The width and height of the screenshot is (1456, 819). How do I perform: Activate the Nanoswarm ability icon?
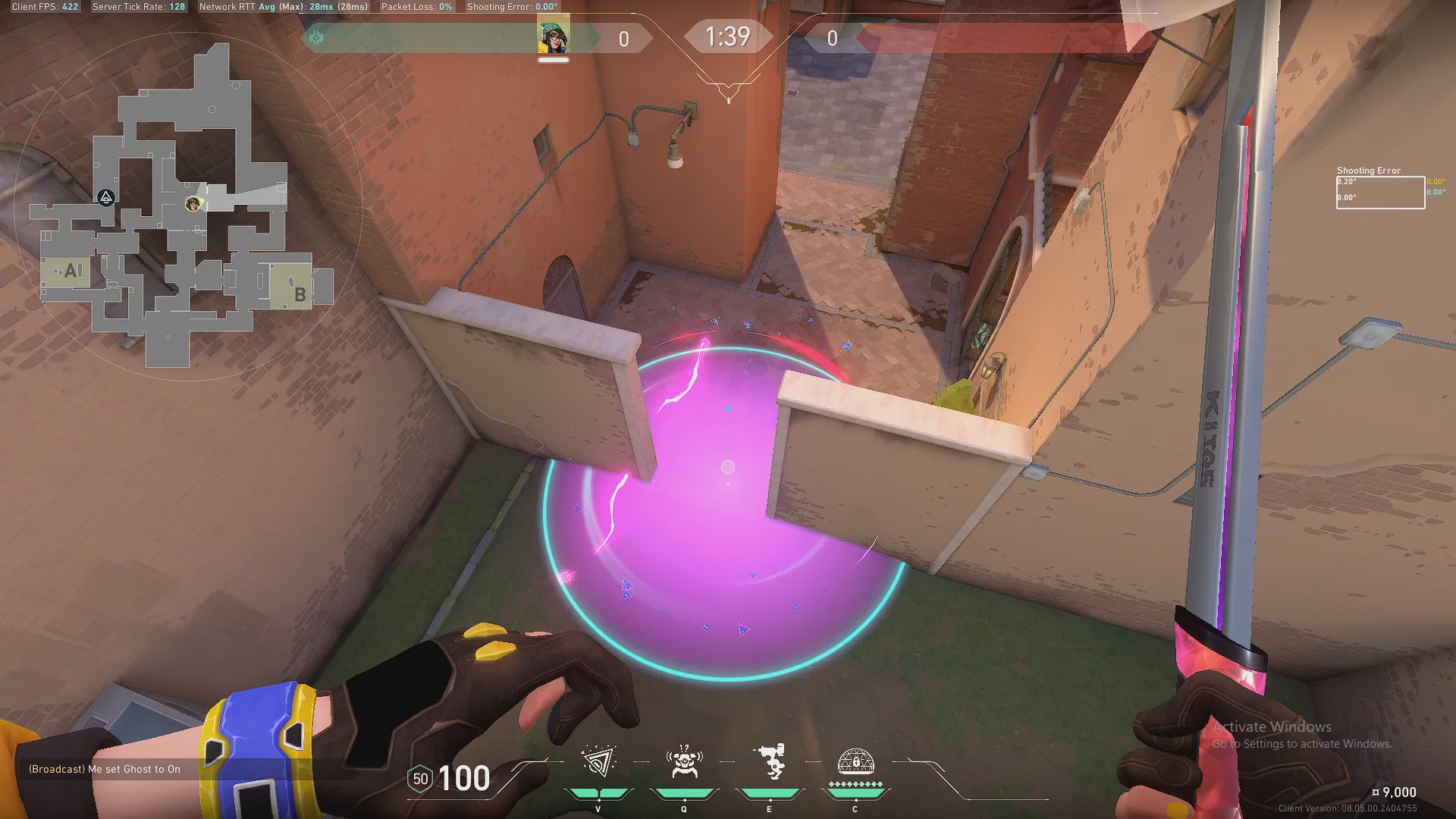[x=598, y=762]
